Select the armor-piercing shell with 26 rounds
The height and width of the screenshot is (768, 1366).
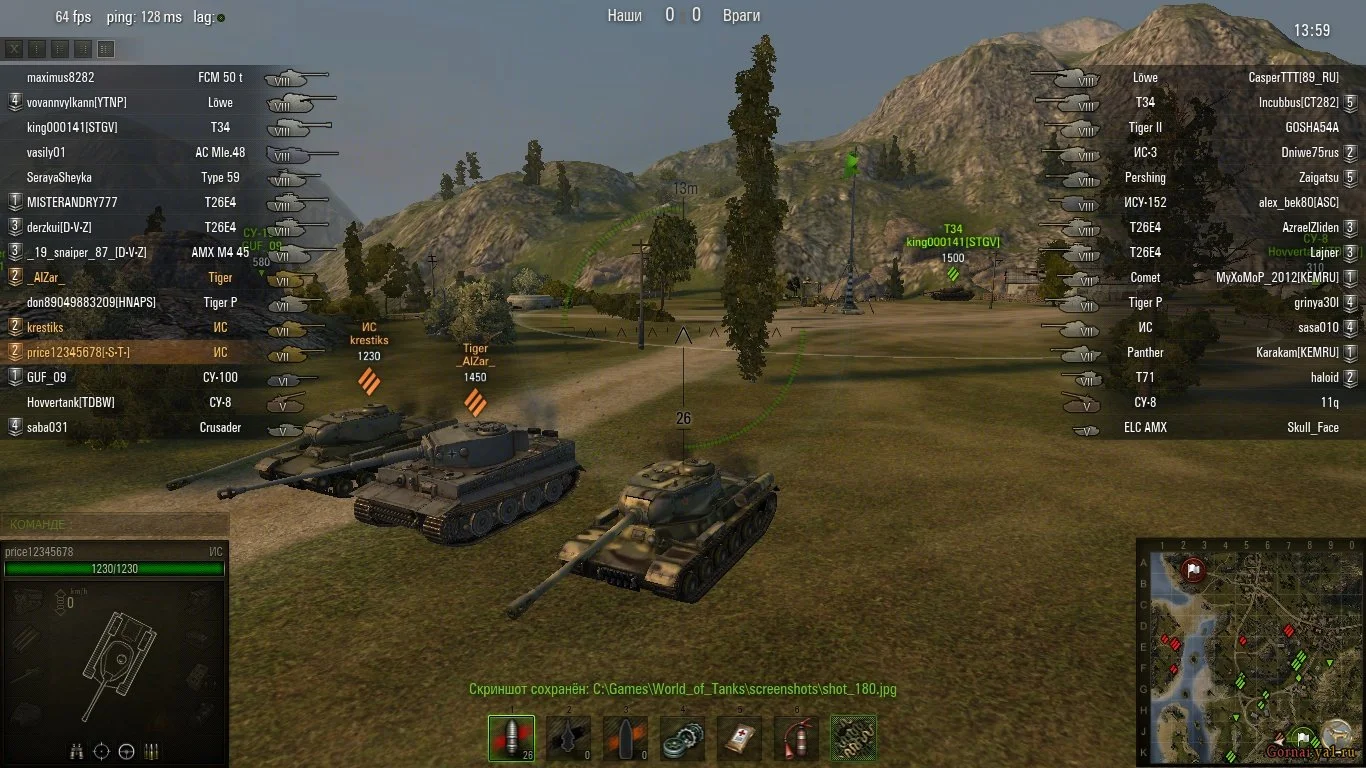pyautogui.click(x=511, y=738)
